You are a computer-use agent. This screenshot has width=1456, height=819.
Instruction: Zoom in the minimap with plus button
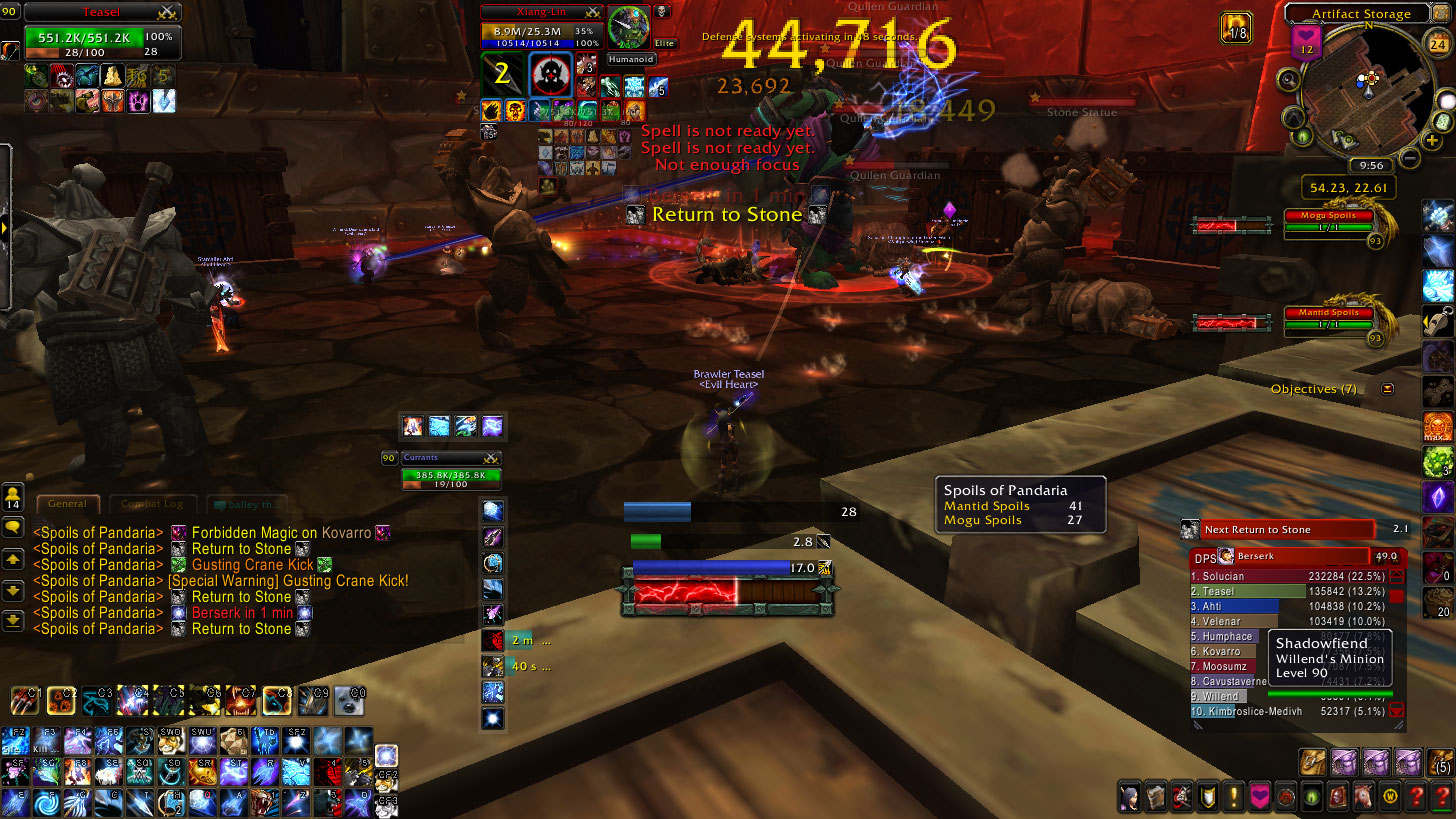coord(1434,141)
